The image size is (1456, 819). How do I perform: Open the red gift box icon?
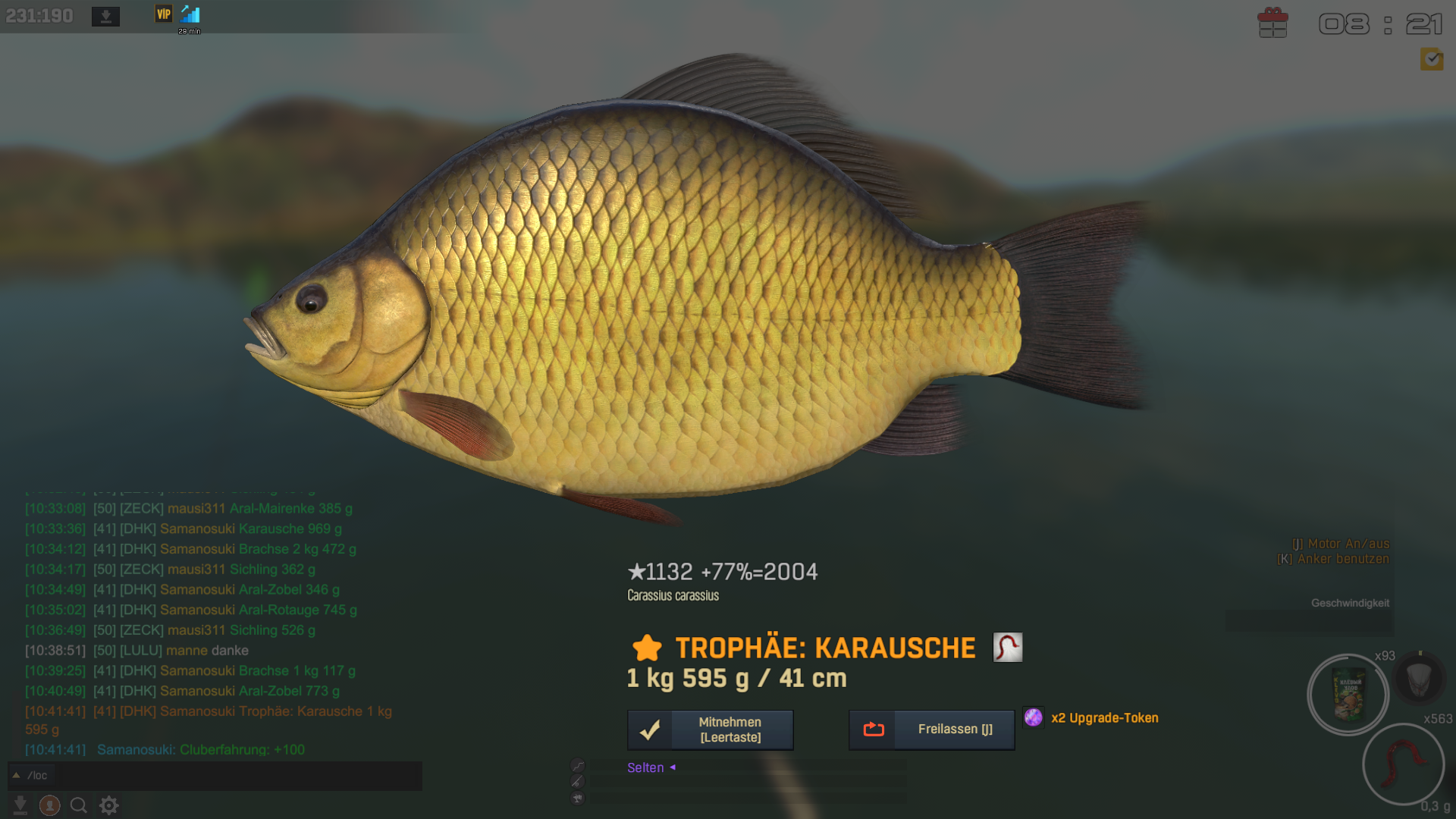click(1272, 23)
